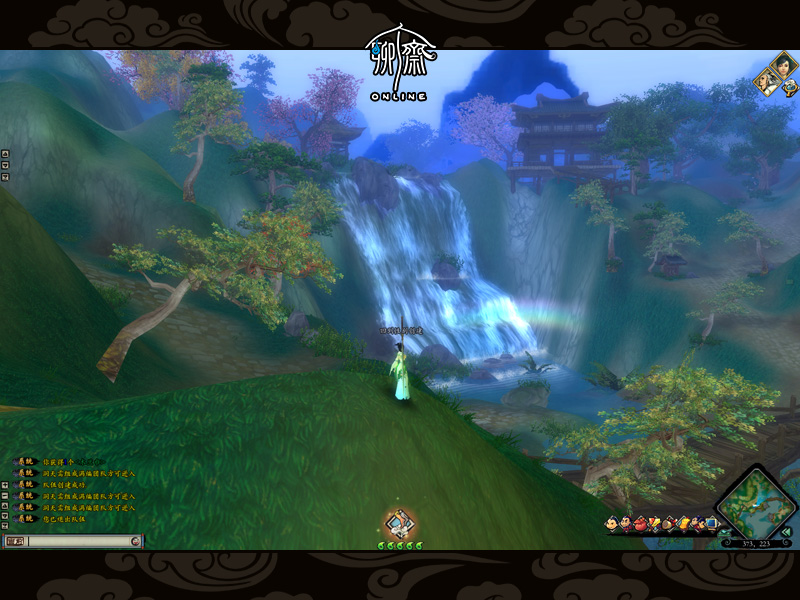This screenshot has height=600, width=800.
Task: Open the dark-haired woman portrait
Action: [x=782, y=67]
